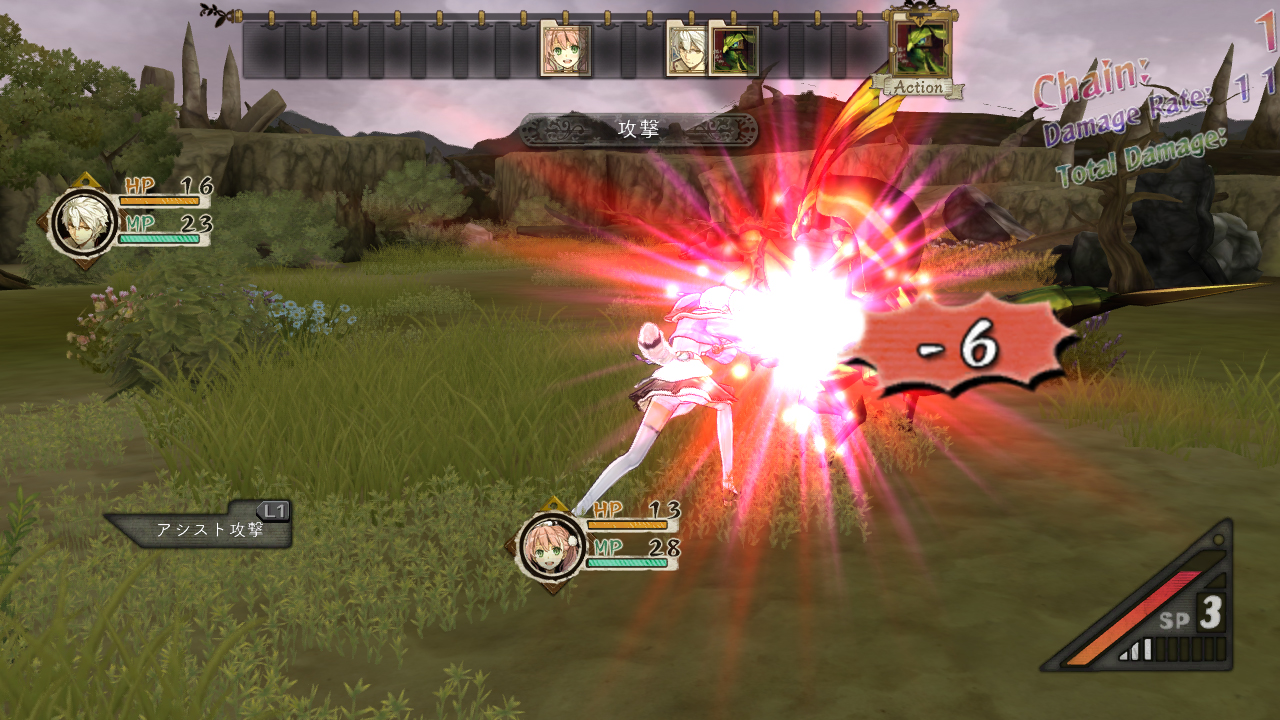Open the 攻撃 attack banner

(x=640, y=130)
